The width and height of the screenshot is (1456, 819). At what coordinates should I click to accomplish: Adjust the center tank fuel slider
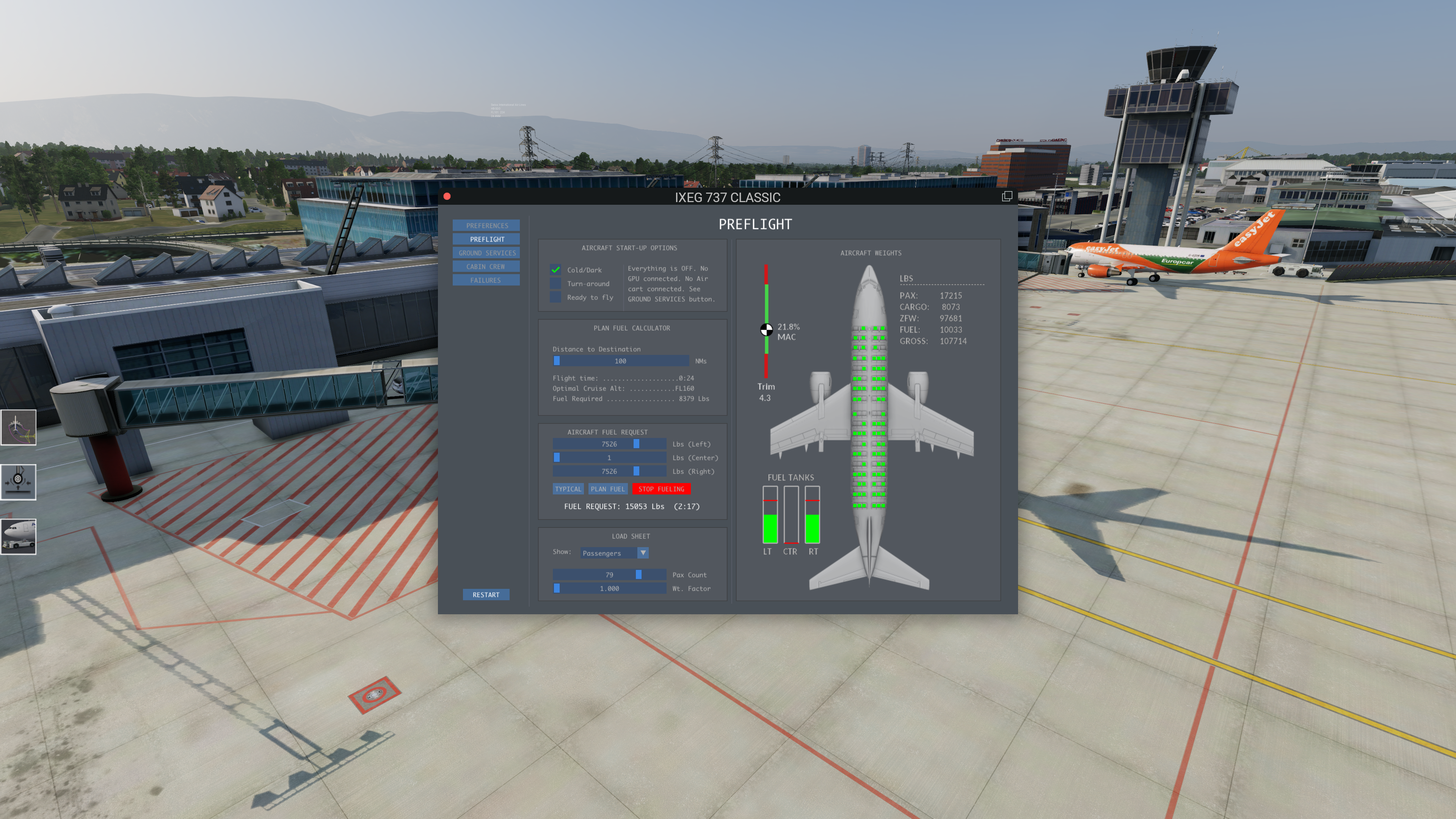coord(609,457)
